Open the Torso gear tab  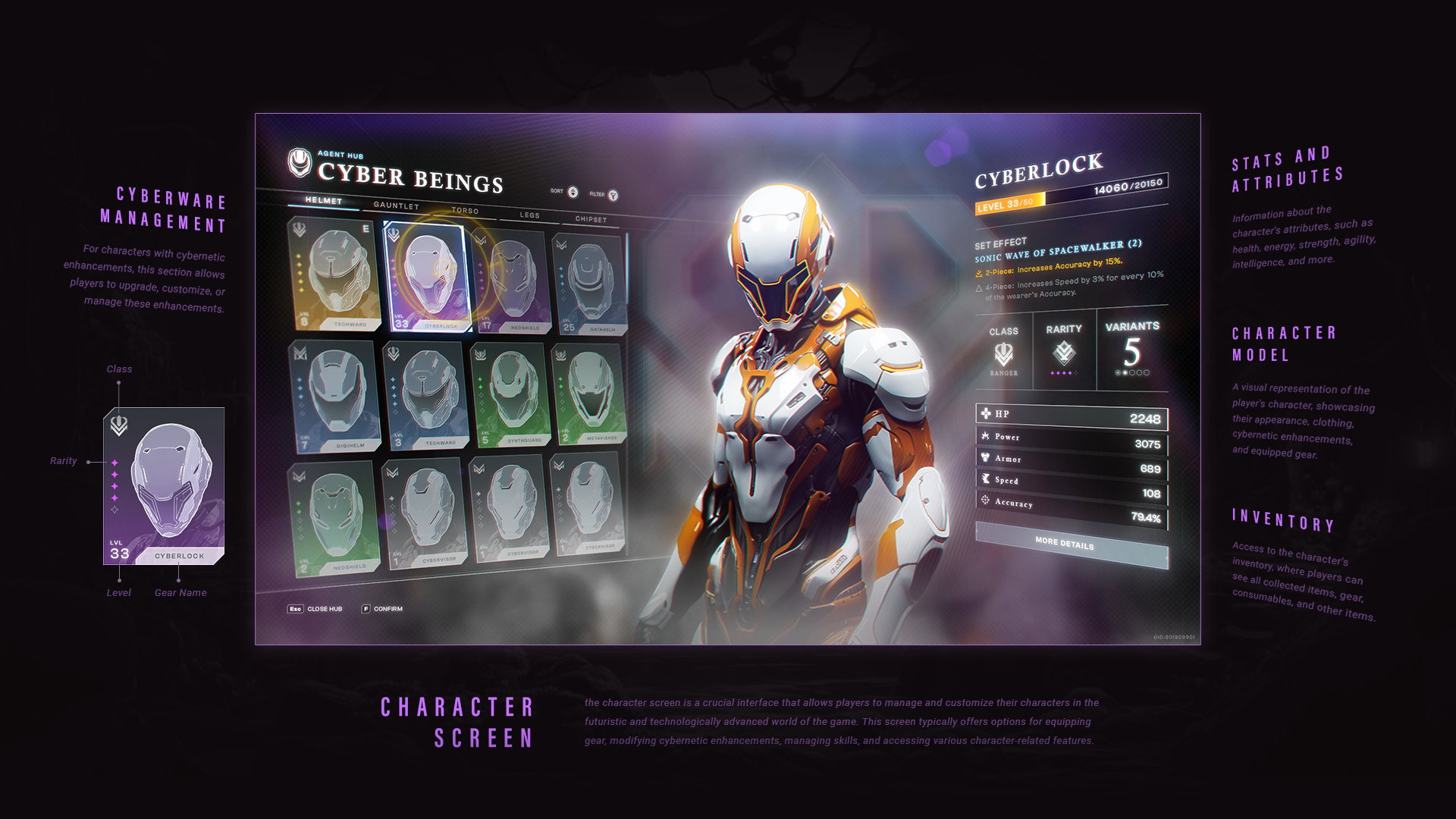pos(465,211)
